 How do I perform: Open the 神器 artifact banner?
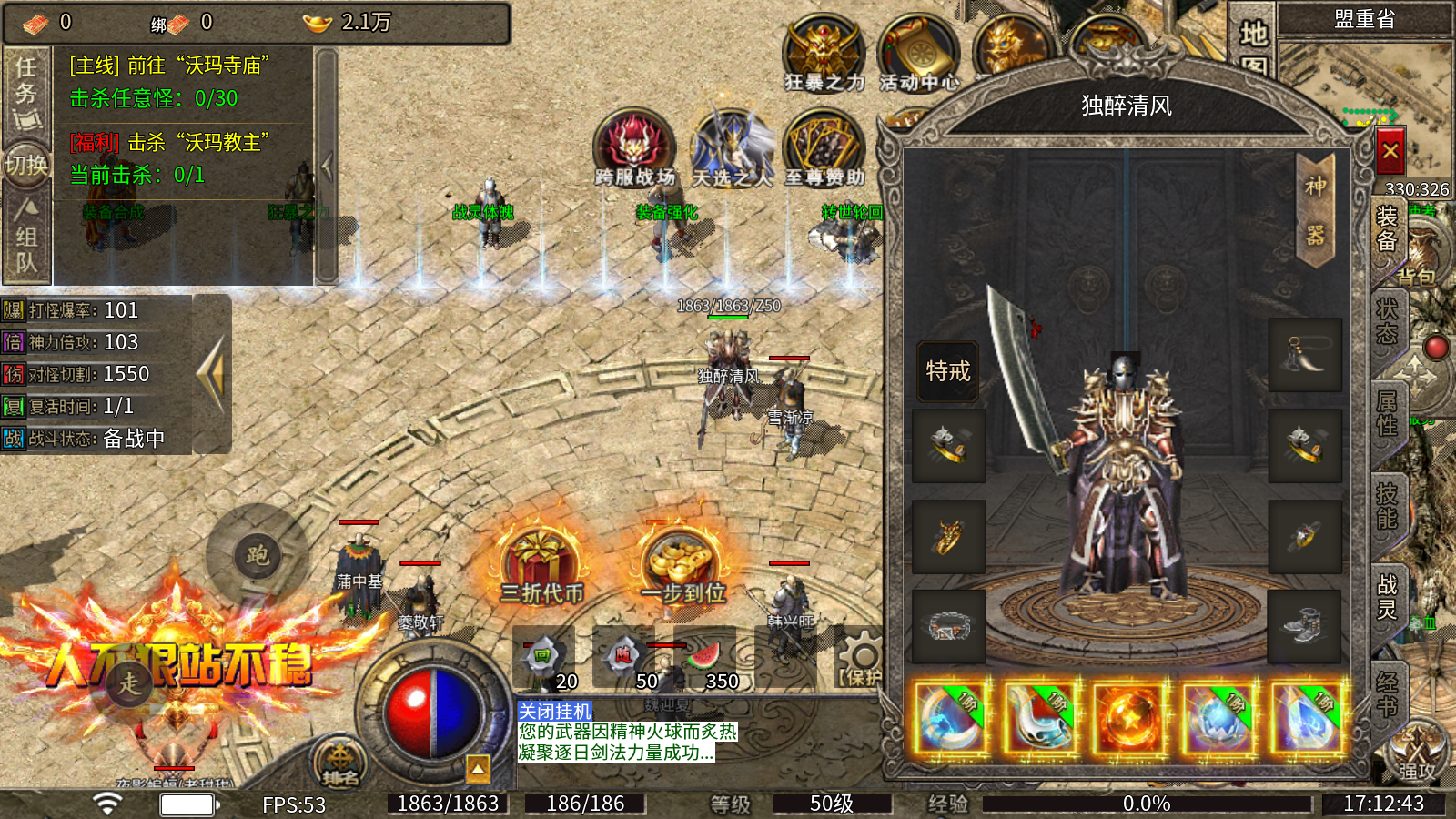1315,211
